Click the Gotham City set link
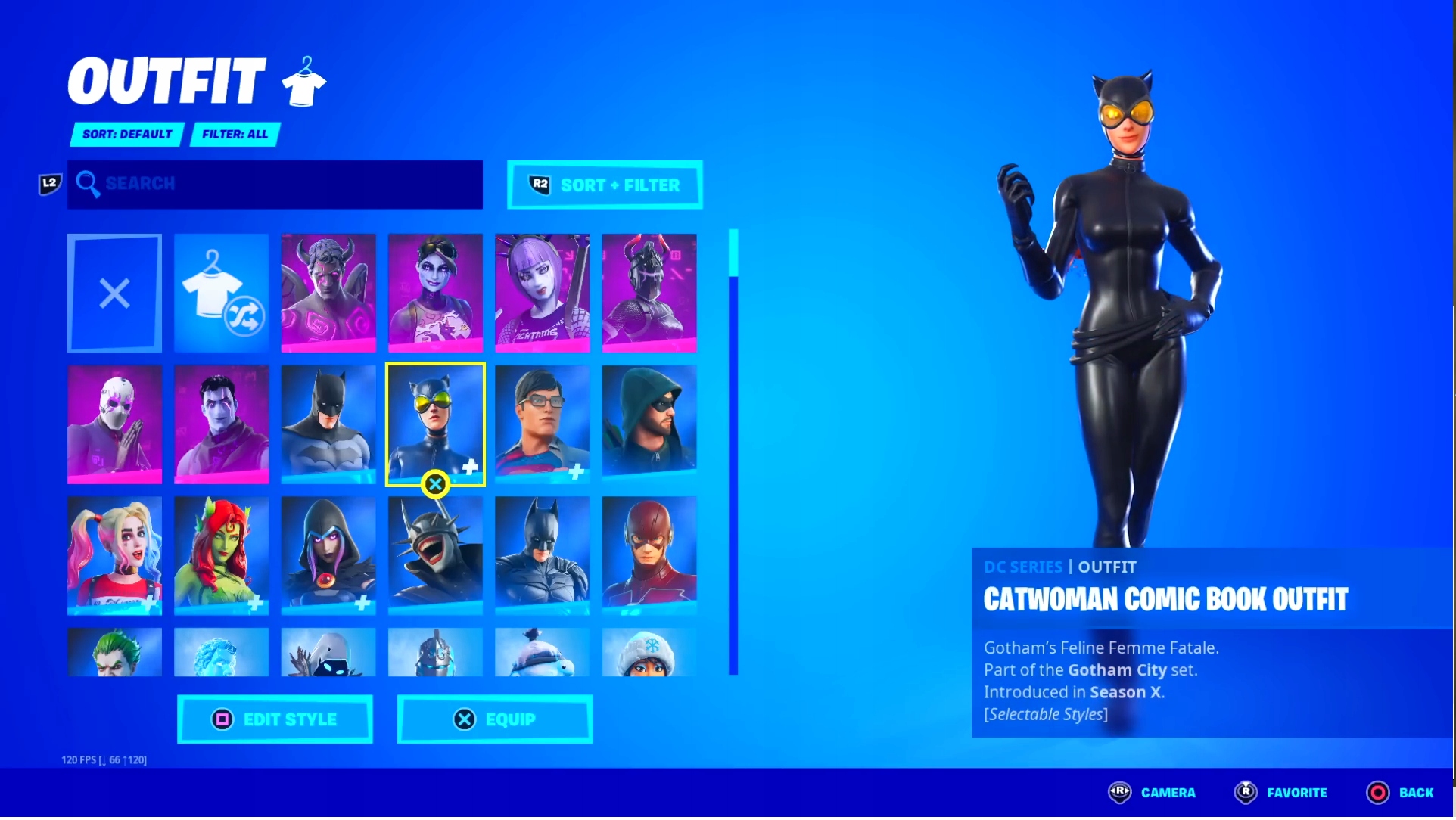Viewport: 1456px width, 820px height. coord(1116,670)
